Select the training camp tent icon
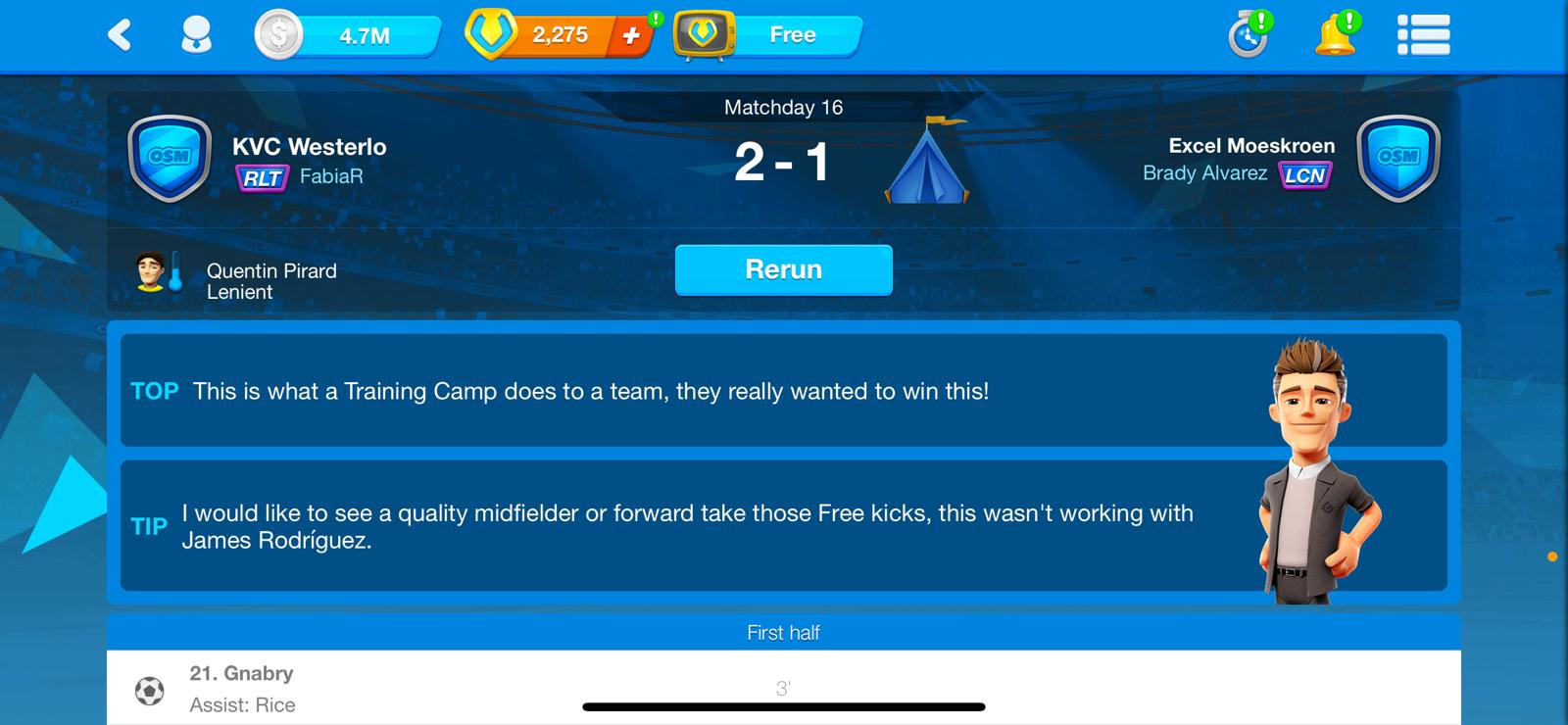Screen dimensions: 1568x725 (926, 162)
